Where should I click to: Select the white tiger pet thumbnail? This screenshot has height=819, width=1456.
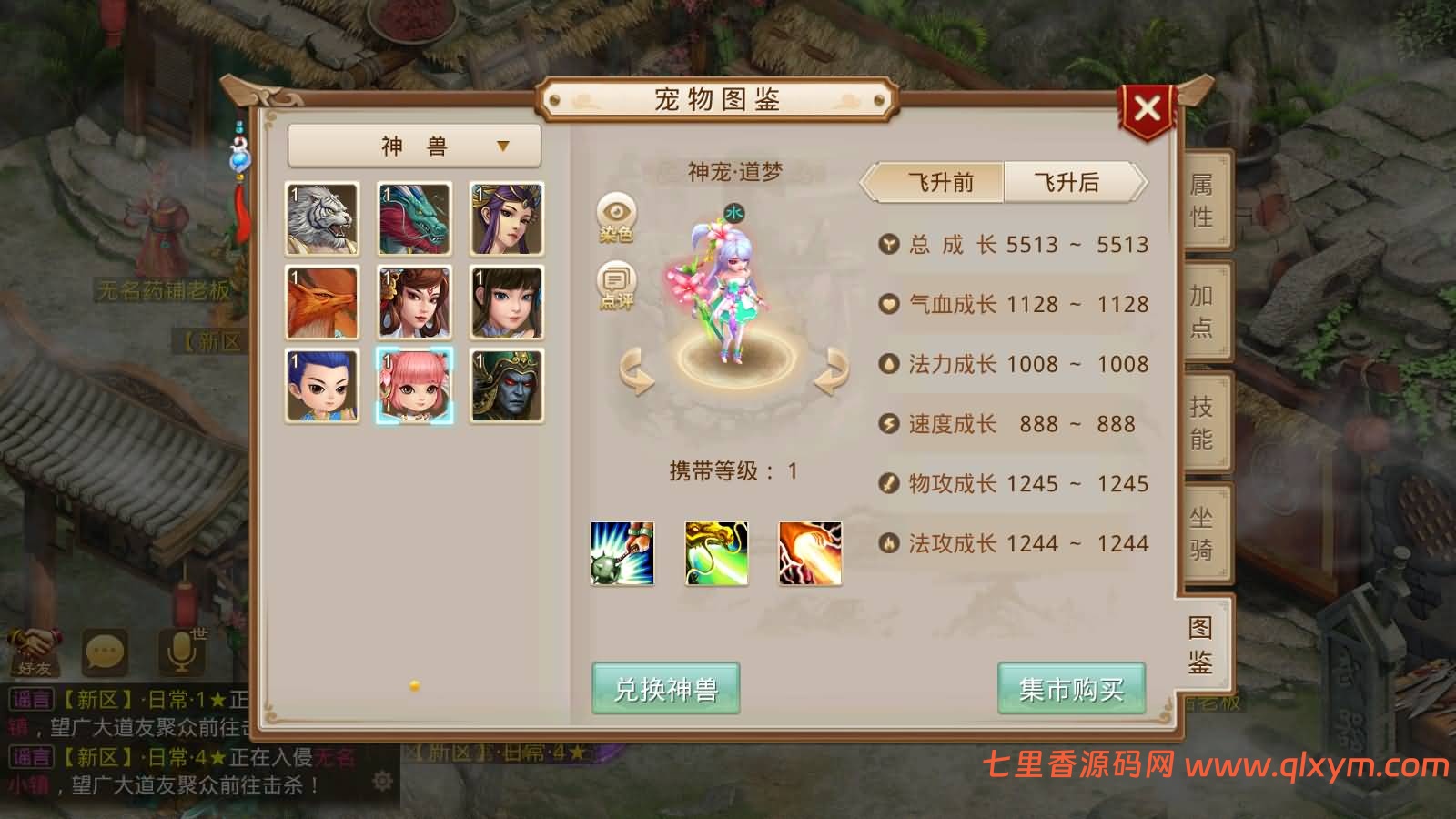point(321,219)
